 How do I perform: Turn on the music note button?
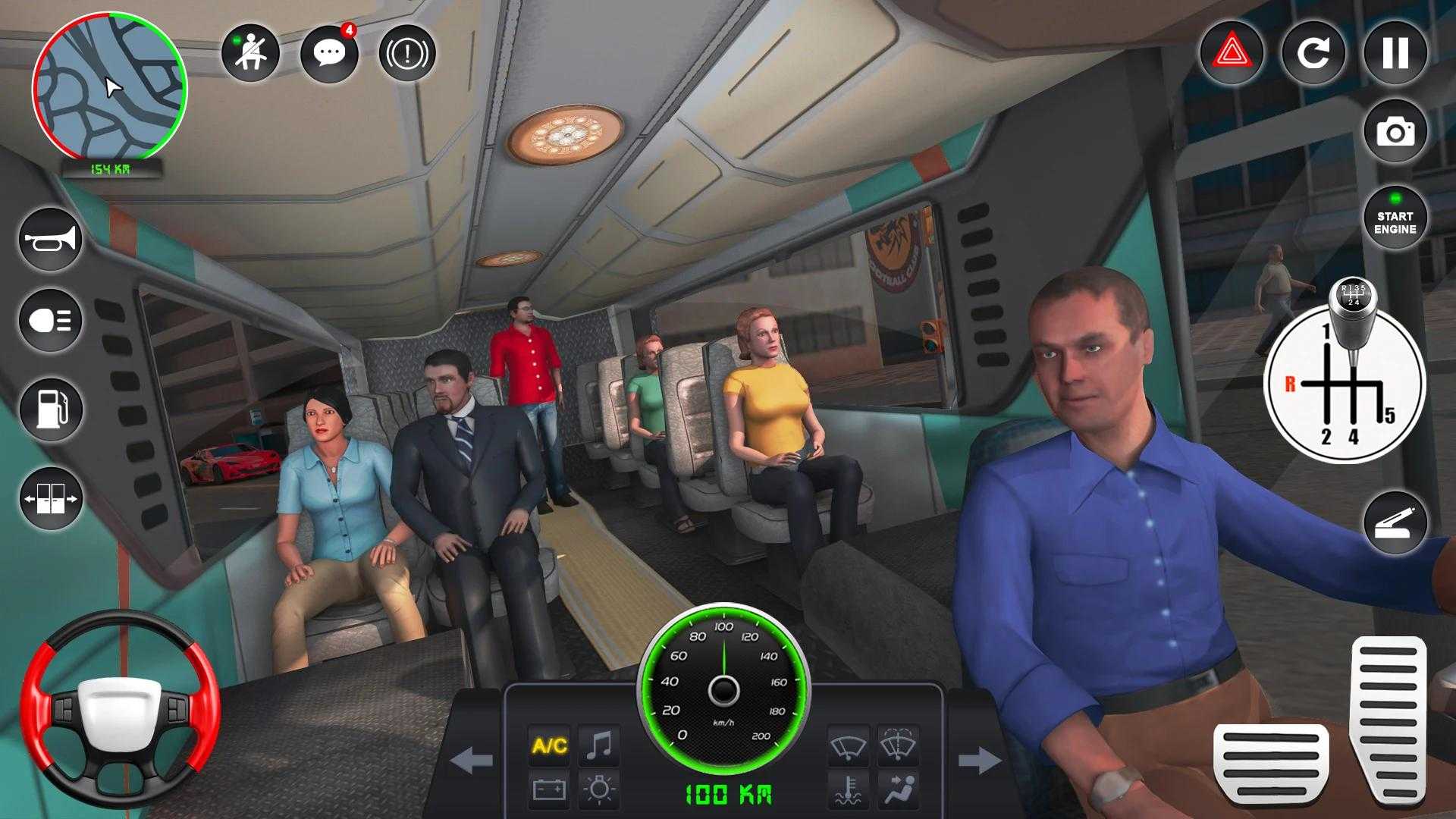click(x=599, y=745)
